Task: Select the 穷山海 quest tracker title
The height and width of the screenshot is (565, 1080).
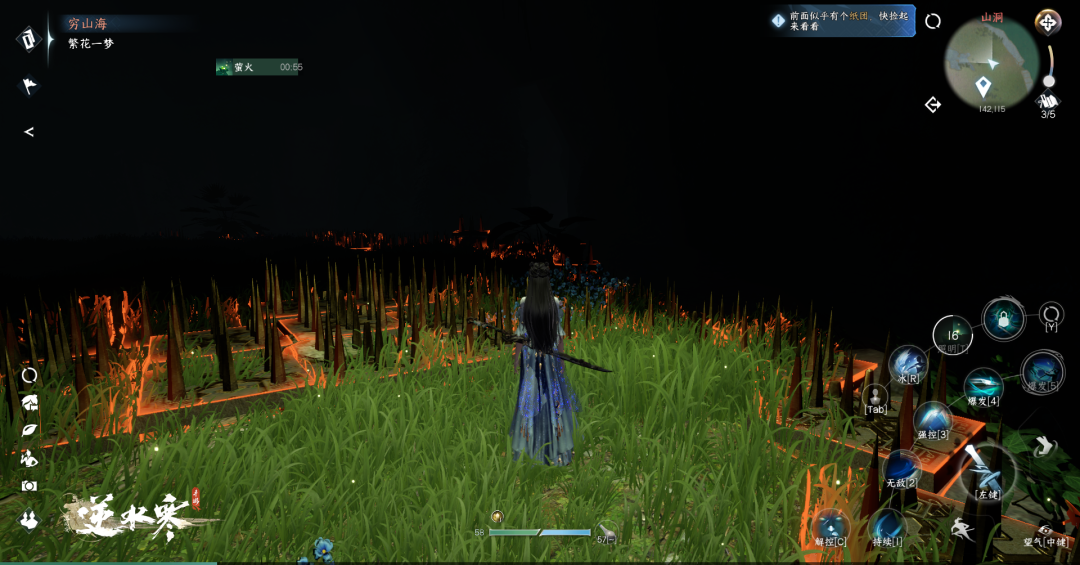Action: coord(87,23)
